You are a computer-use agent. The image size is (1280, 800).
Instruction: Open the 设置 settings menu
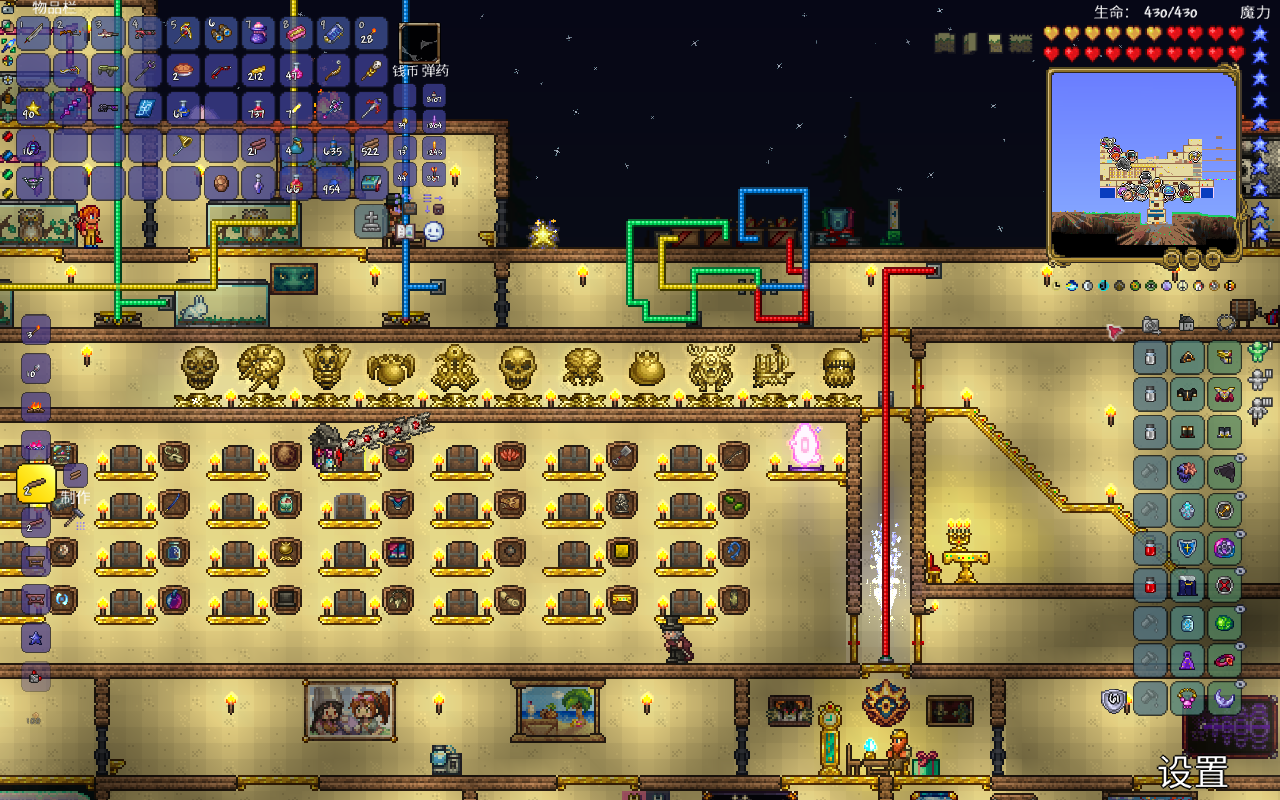(1193, 773)
